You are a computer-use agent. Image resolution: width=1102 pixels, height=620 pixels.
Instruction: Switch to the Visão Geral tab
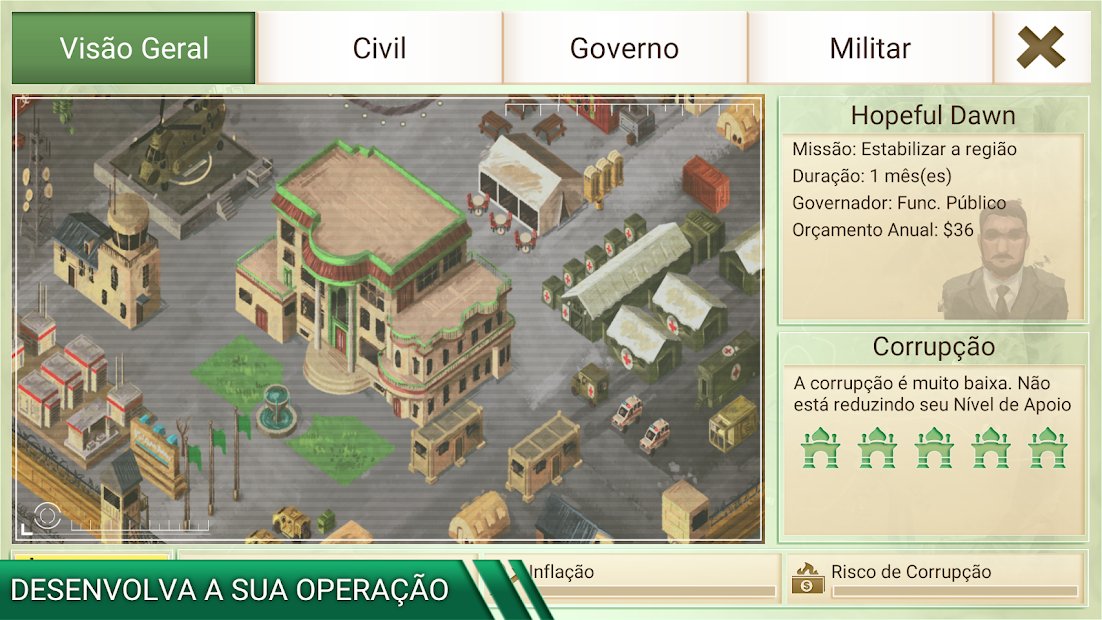pos(134,48)
